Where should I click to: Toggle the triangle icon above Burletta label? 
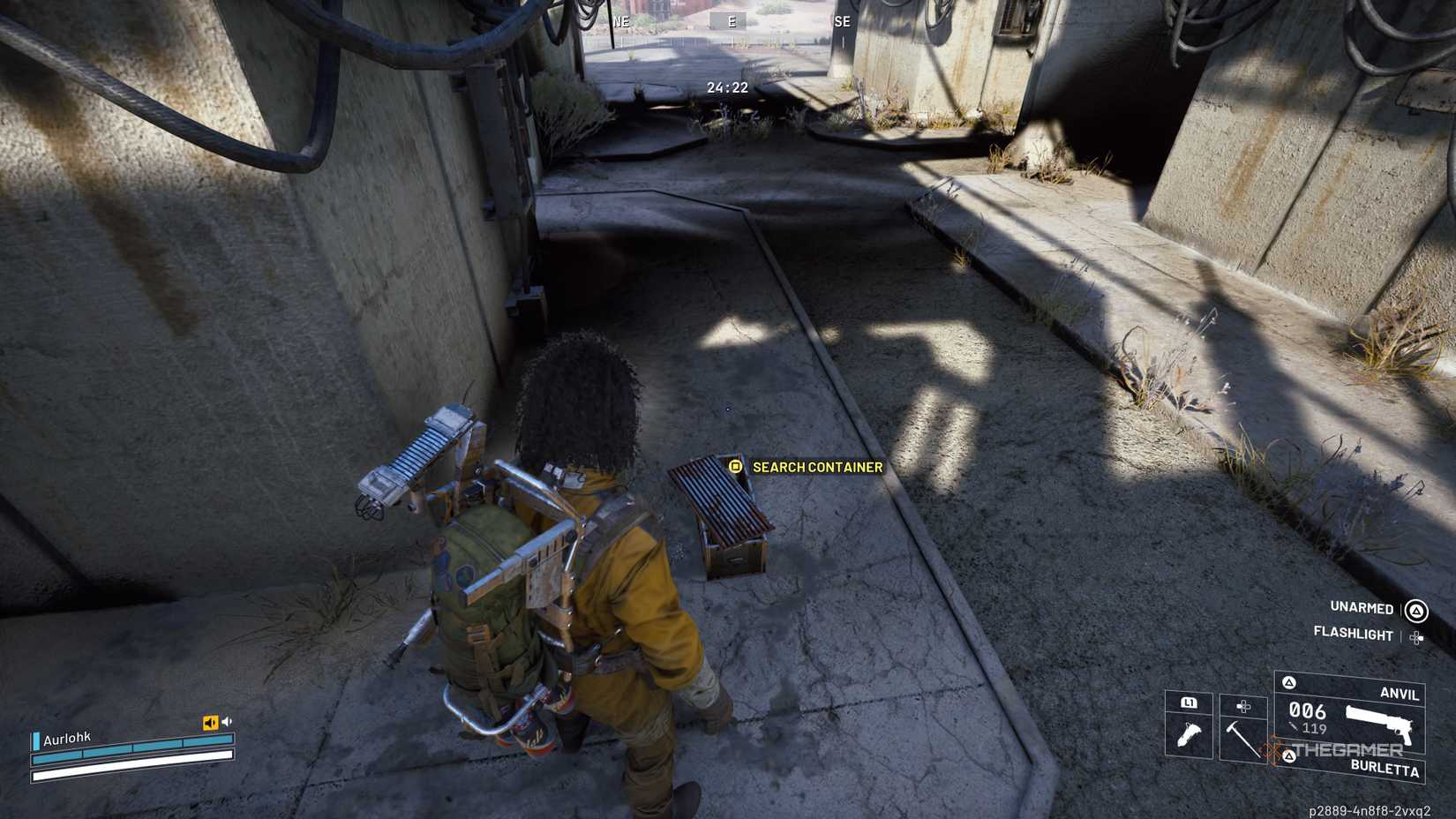[x=1290, y=756]
